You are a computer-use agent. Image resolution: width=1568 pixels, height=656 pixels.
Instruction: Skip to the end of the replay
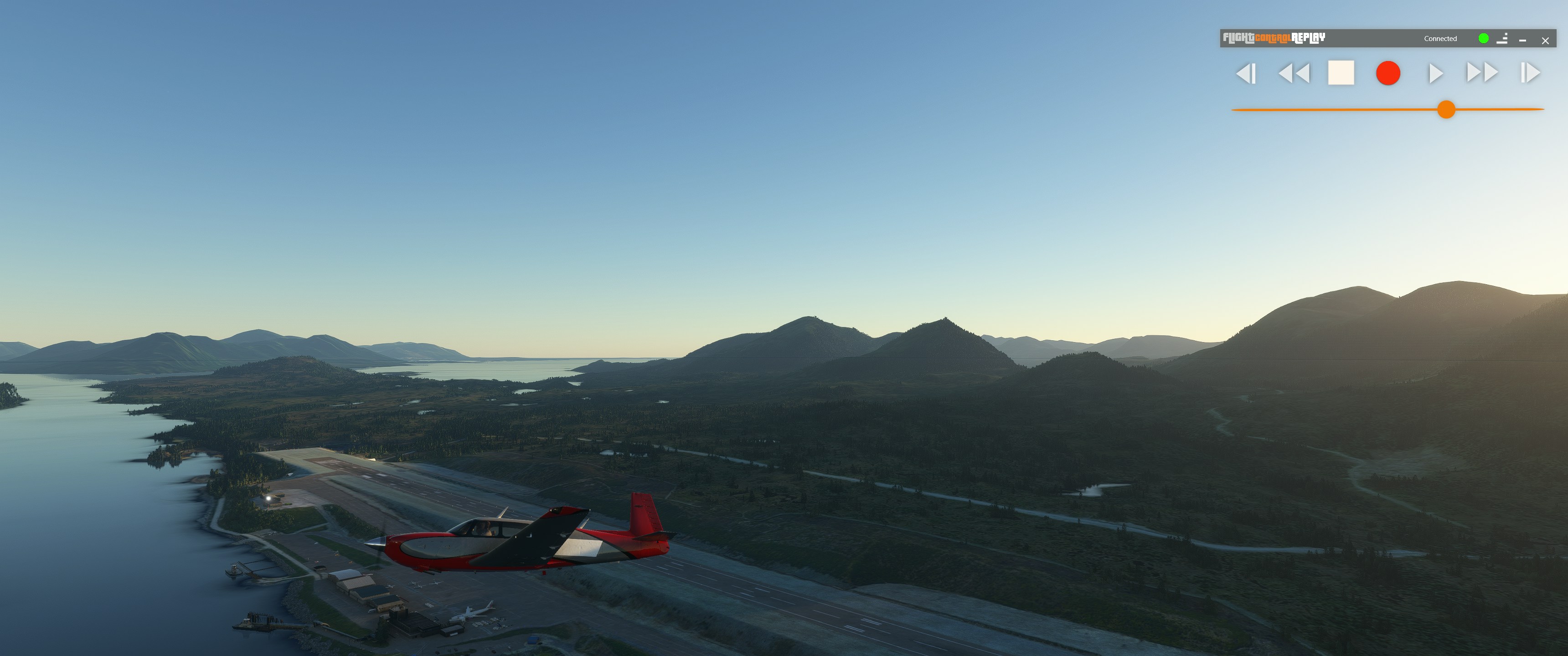[1530, 73]
